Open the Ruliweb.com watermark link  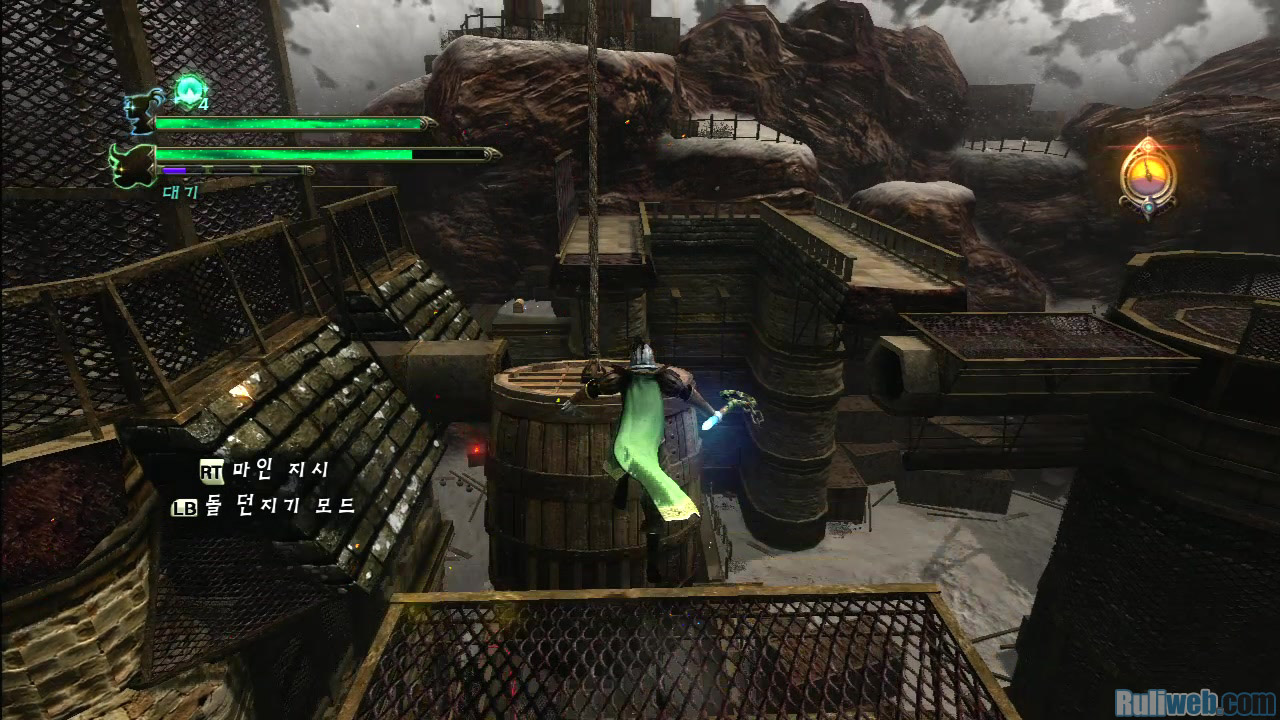pos(1194,702)
